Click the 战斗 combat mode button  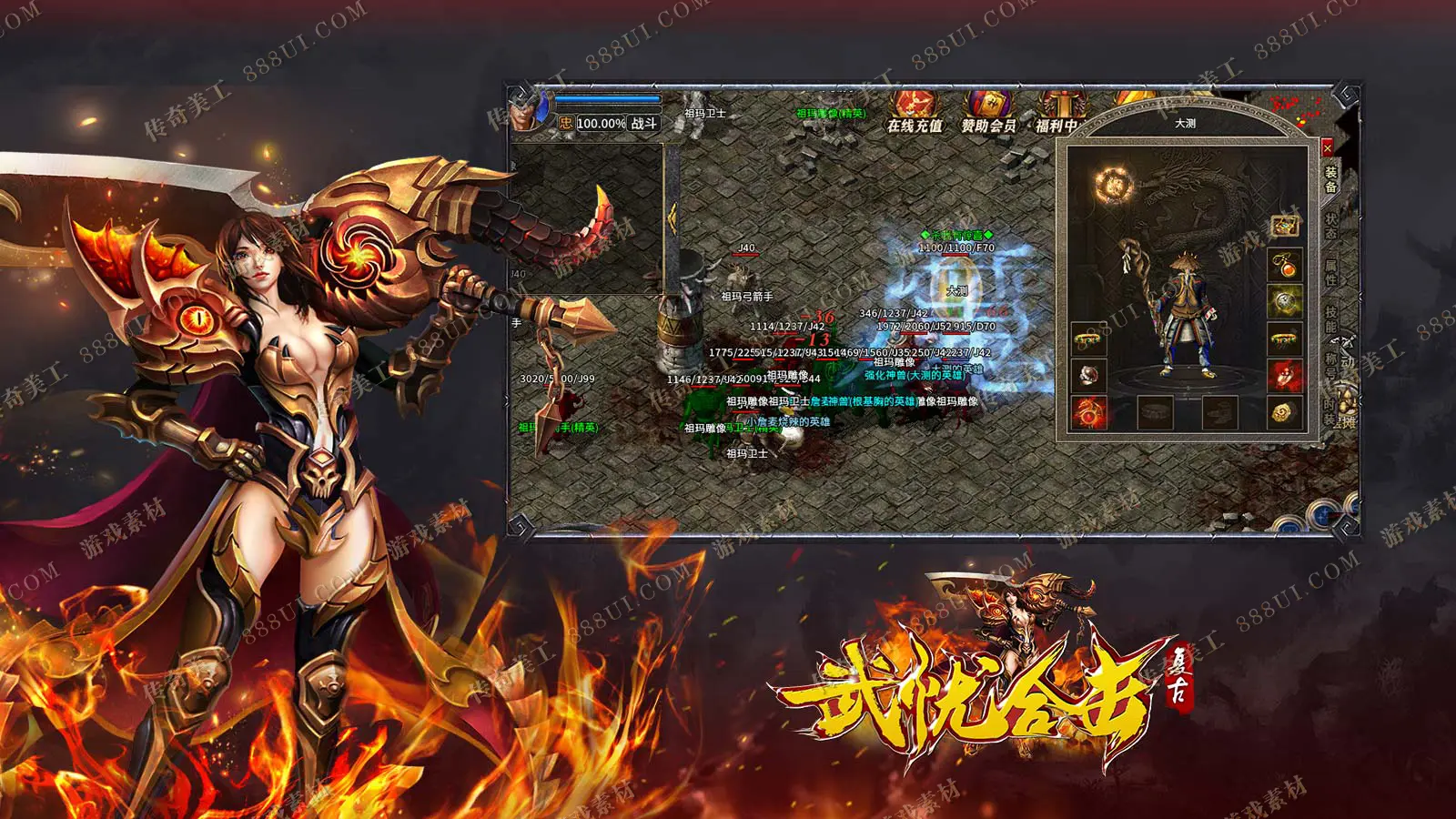click(x=644, y=124)
